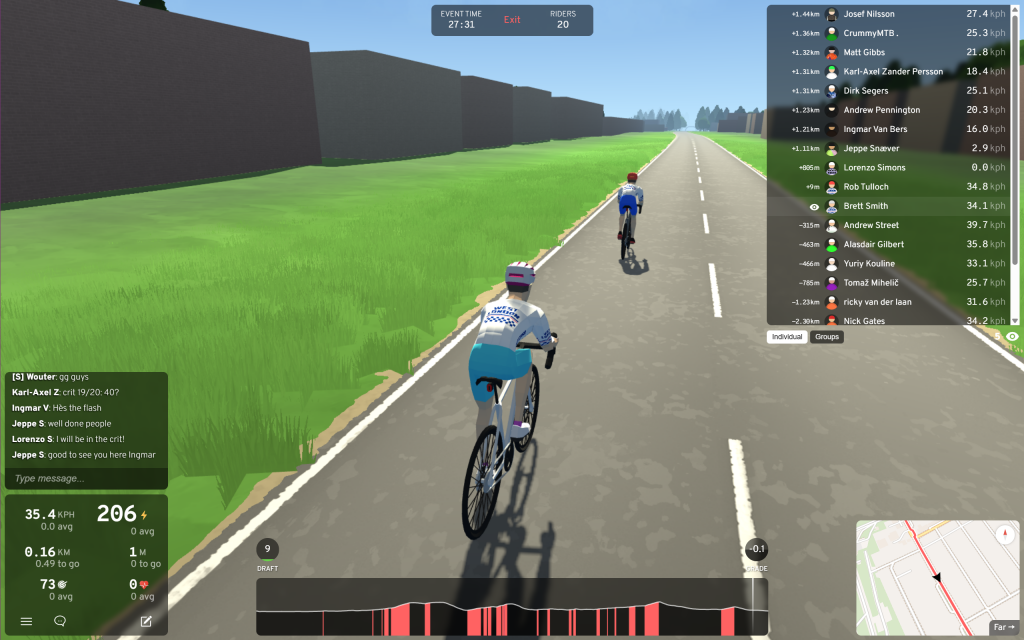Toggle the spectator eye icon below rider list
This screenshot has width=1024, height=640.
tap(1012, 337)
